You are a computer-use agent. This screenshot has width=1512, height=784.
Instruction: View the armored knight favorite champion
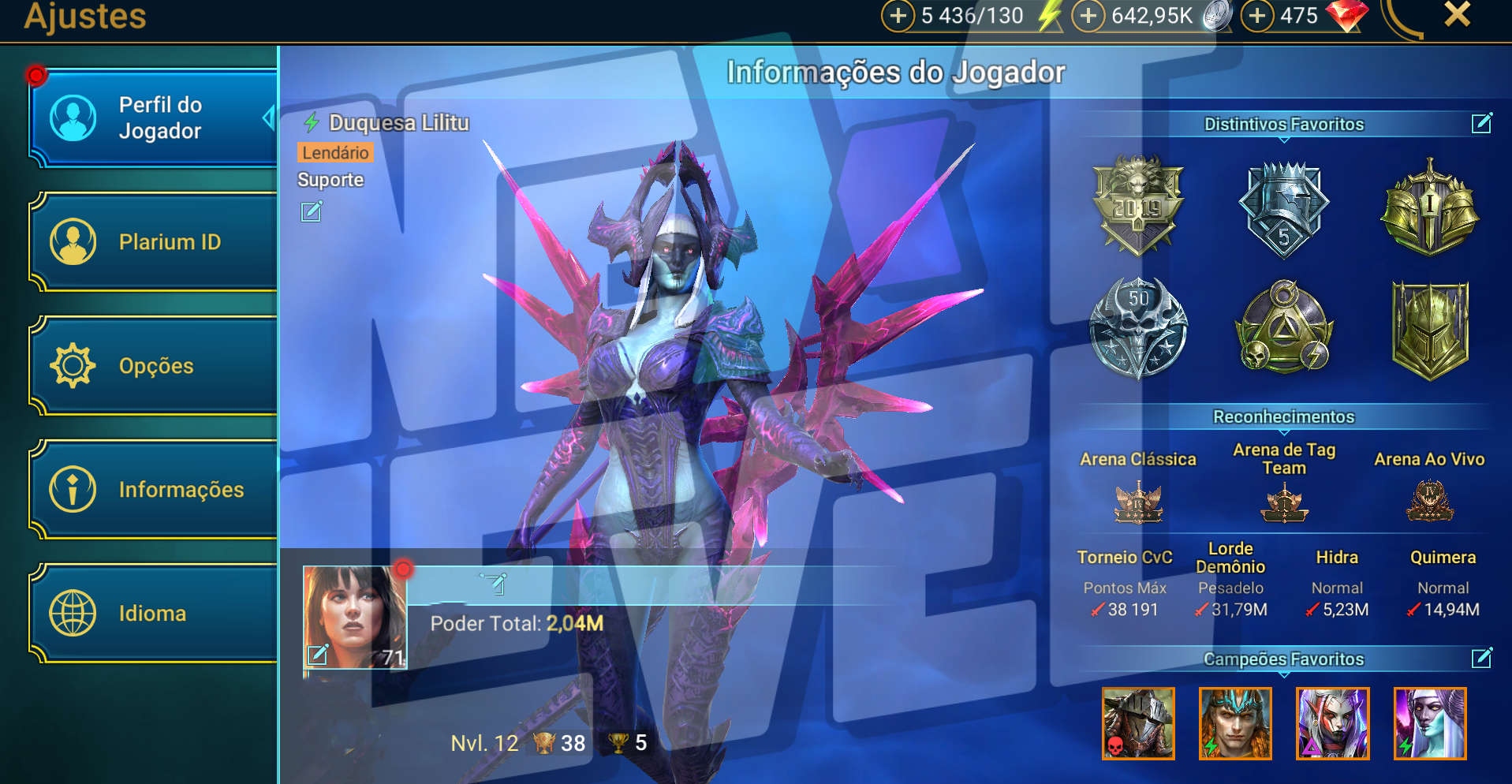coord(1137,723)
